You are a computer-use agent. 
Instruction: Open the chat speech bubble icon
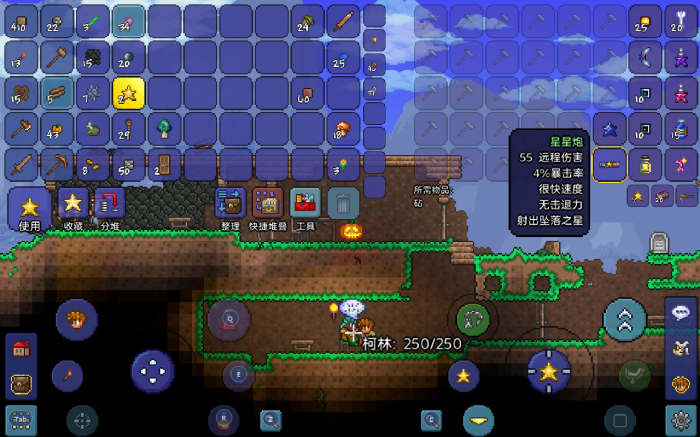click(681, 312)
